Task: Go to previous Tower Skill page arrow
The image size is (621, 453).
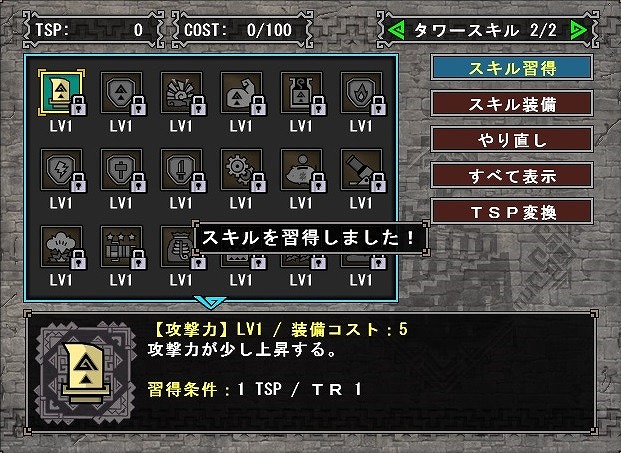Action: point(395,30)
